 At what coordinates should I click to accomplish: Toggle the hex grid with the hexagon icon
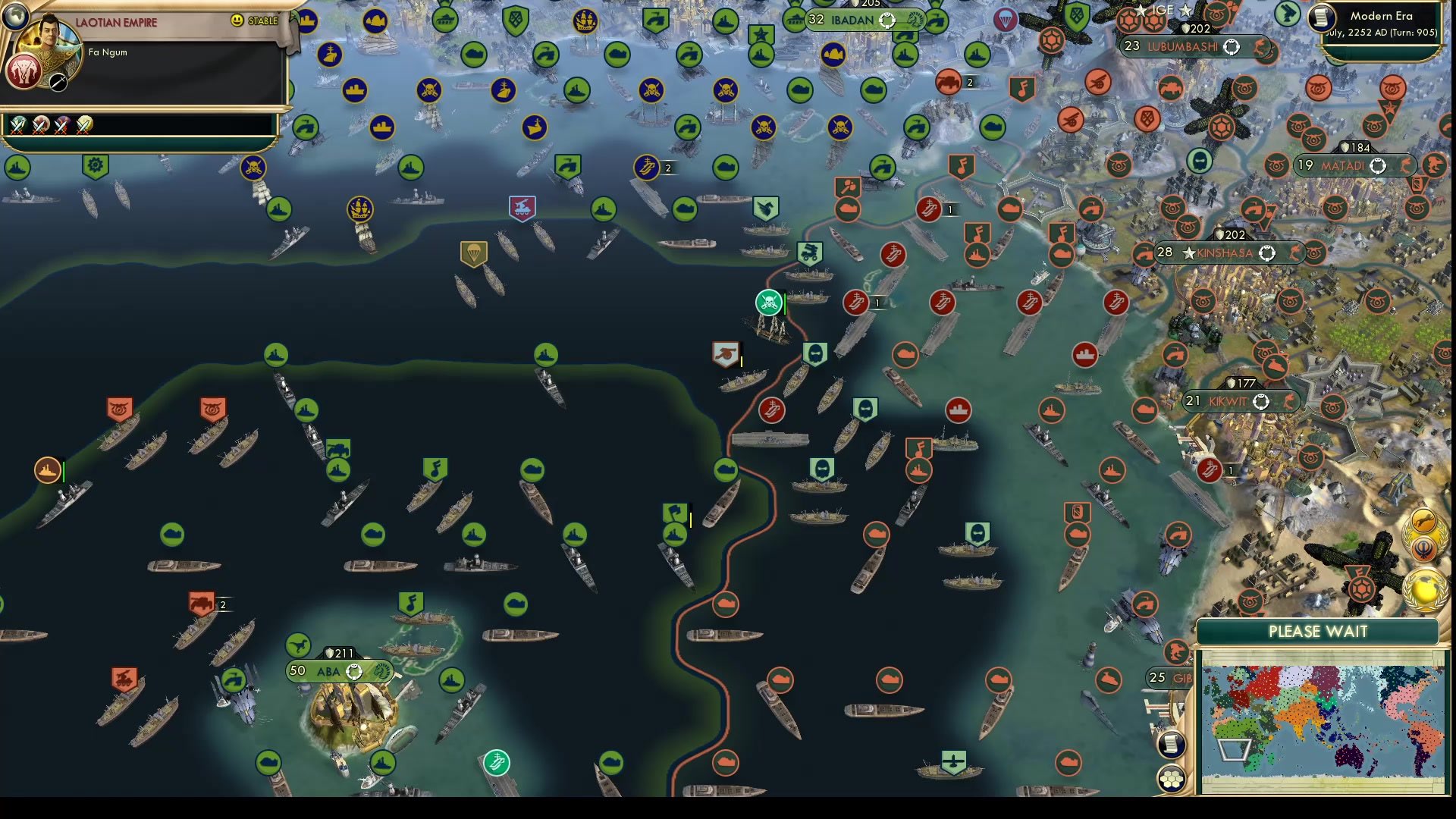pyautogui.click(x=1172, y=777)
